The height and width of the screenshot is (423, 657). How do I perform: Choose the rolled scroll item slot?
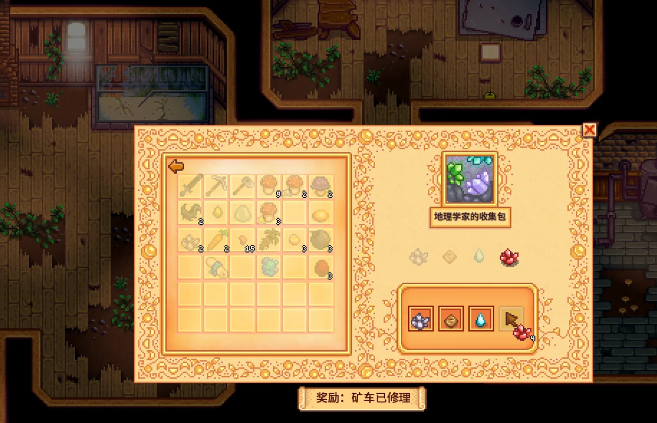click(217, 266)
